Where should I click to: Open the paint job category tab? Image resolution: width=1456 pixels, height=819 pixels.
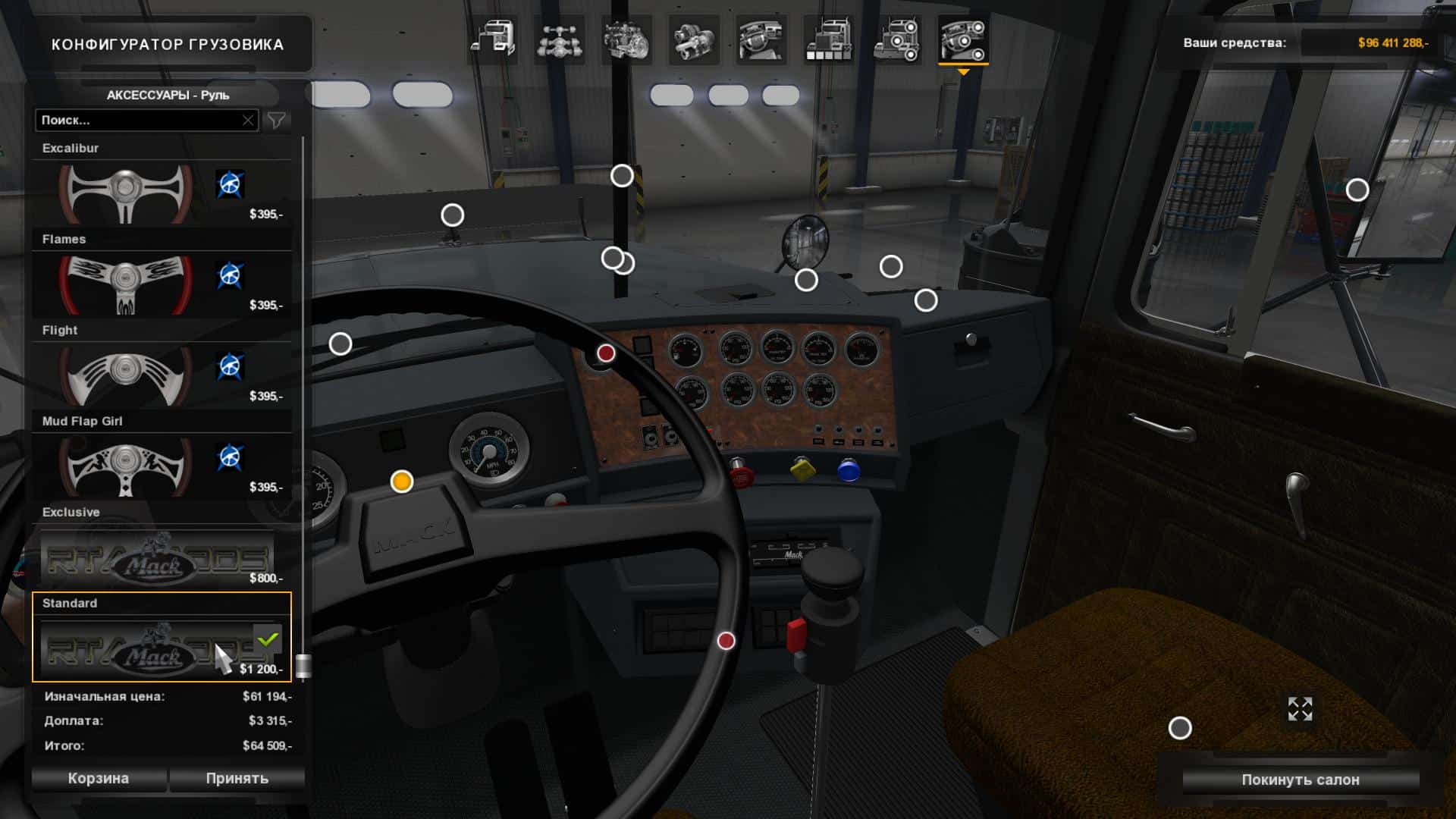pyautogui.click(x=828, y=40)
